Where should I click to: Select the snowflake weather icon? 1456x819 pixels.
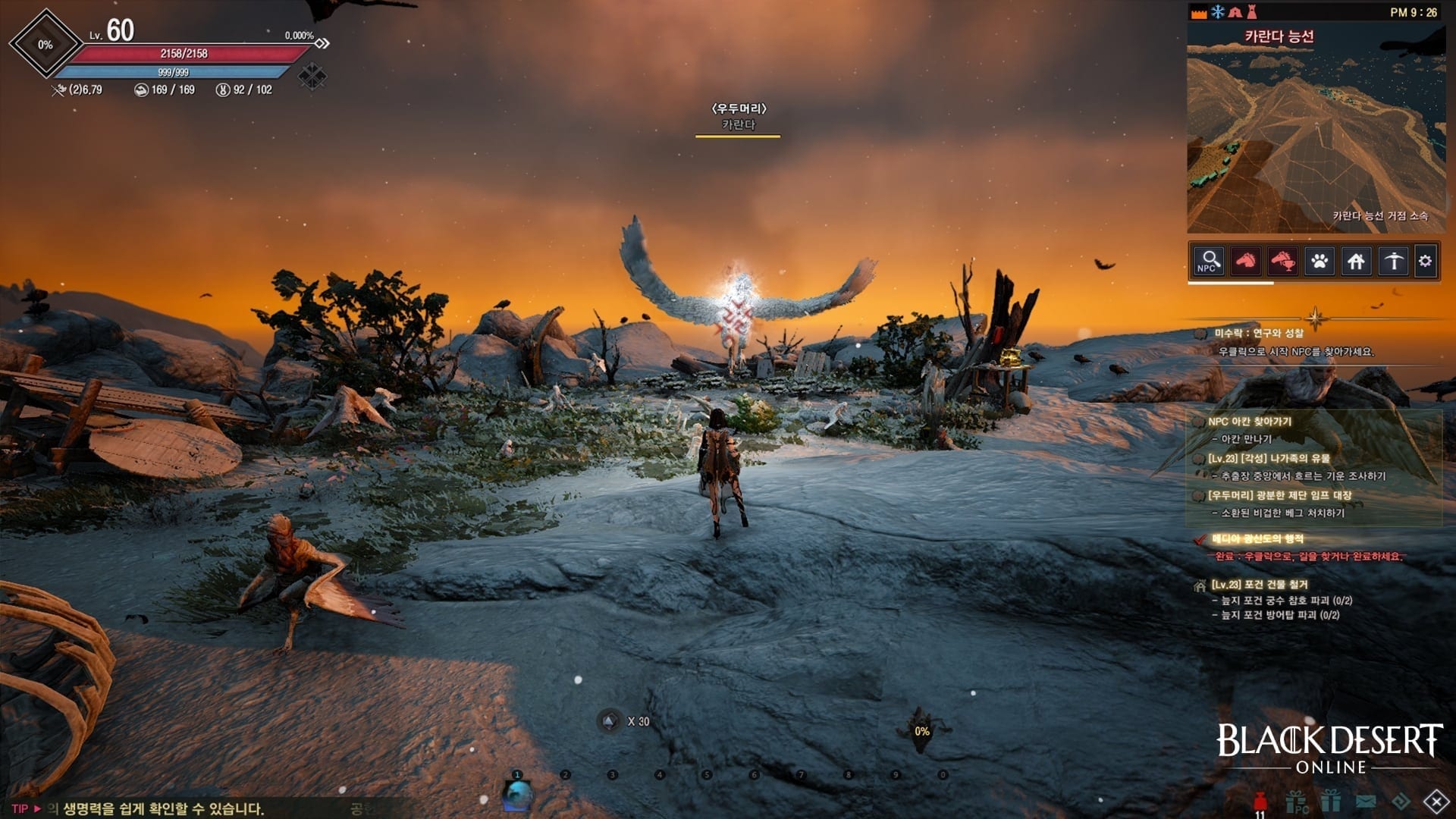pyautogui.click(x=1217, y=12)
